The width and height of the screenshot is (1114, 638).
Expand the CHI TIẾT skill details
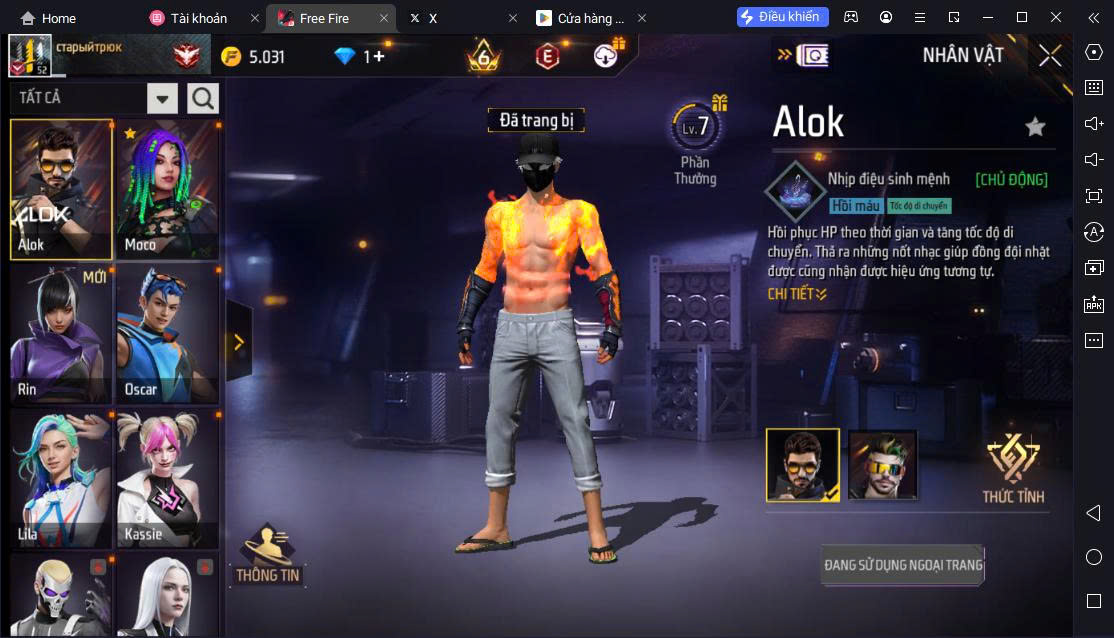797,294
